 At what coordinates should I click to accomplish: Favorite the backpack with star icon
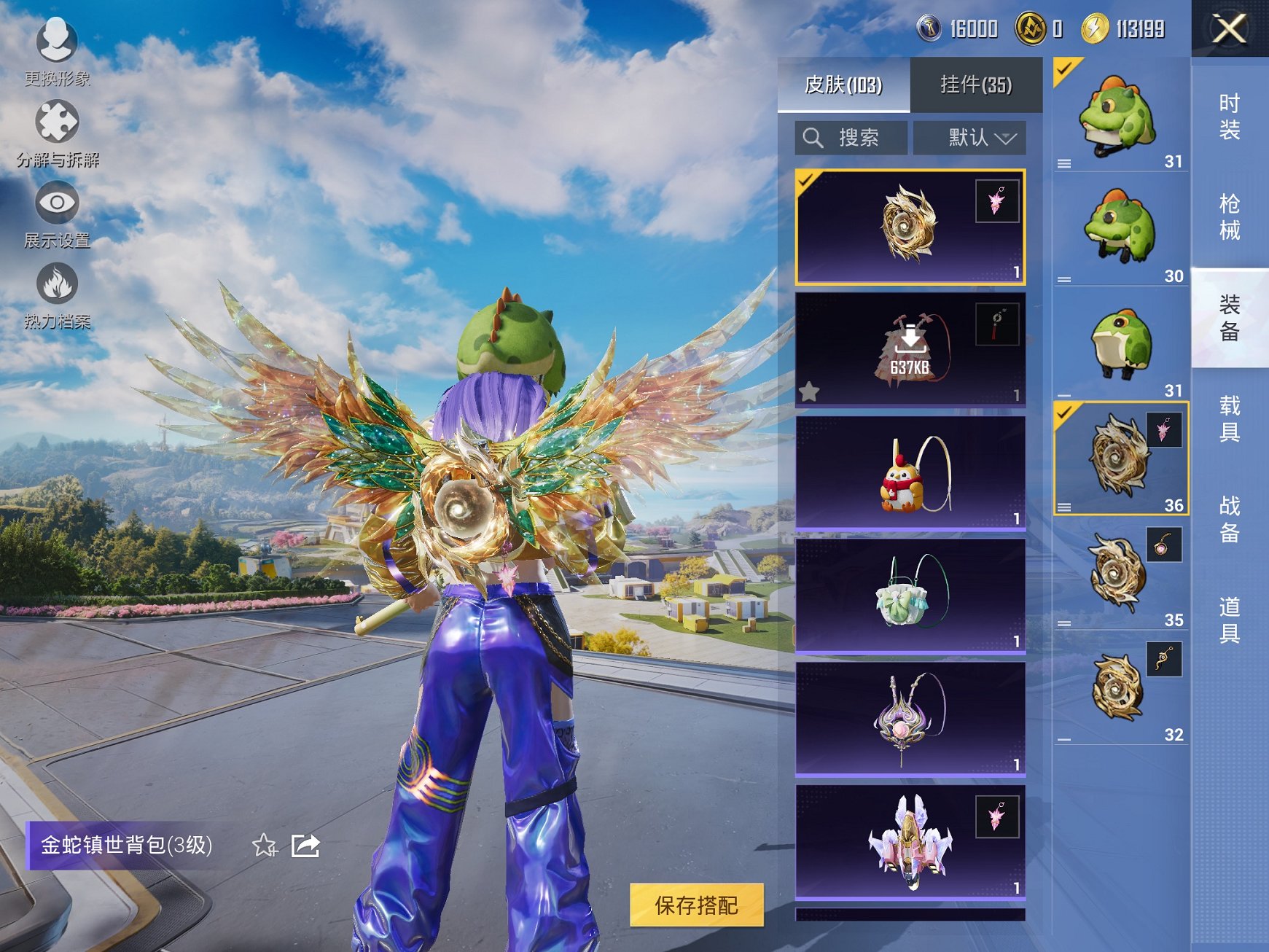coord(265,846)
